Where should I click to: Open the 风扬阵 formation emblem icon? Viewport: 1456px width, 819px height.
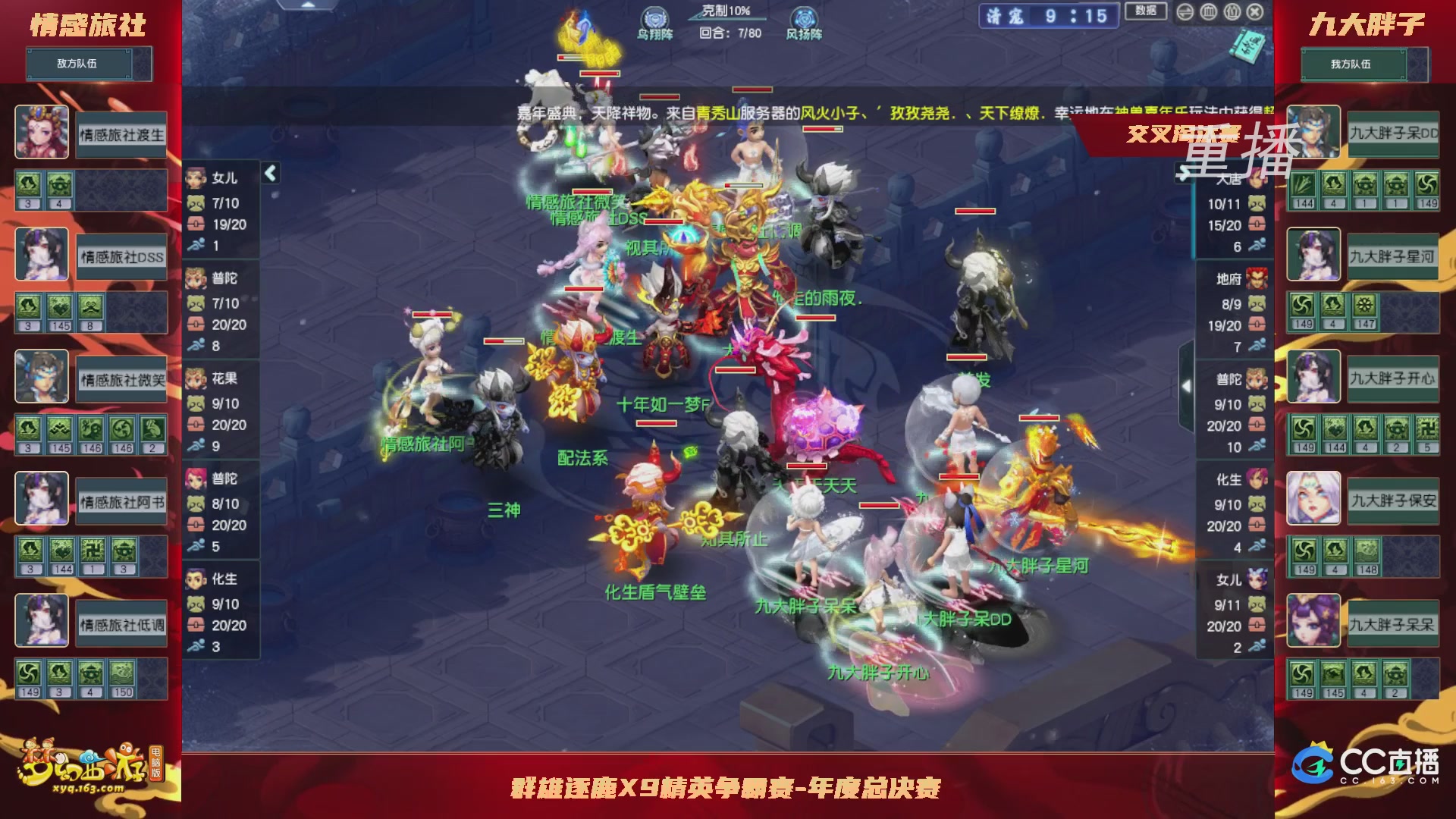(x=803, y=18)
